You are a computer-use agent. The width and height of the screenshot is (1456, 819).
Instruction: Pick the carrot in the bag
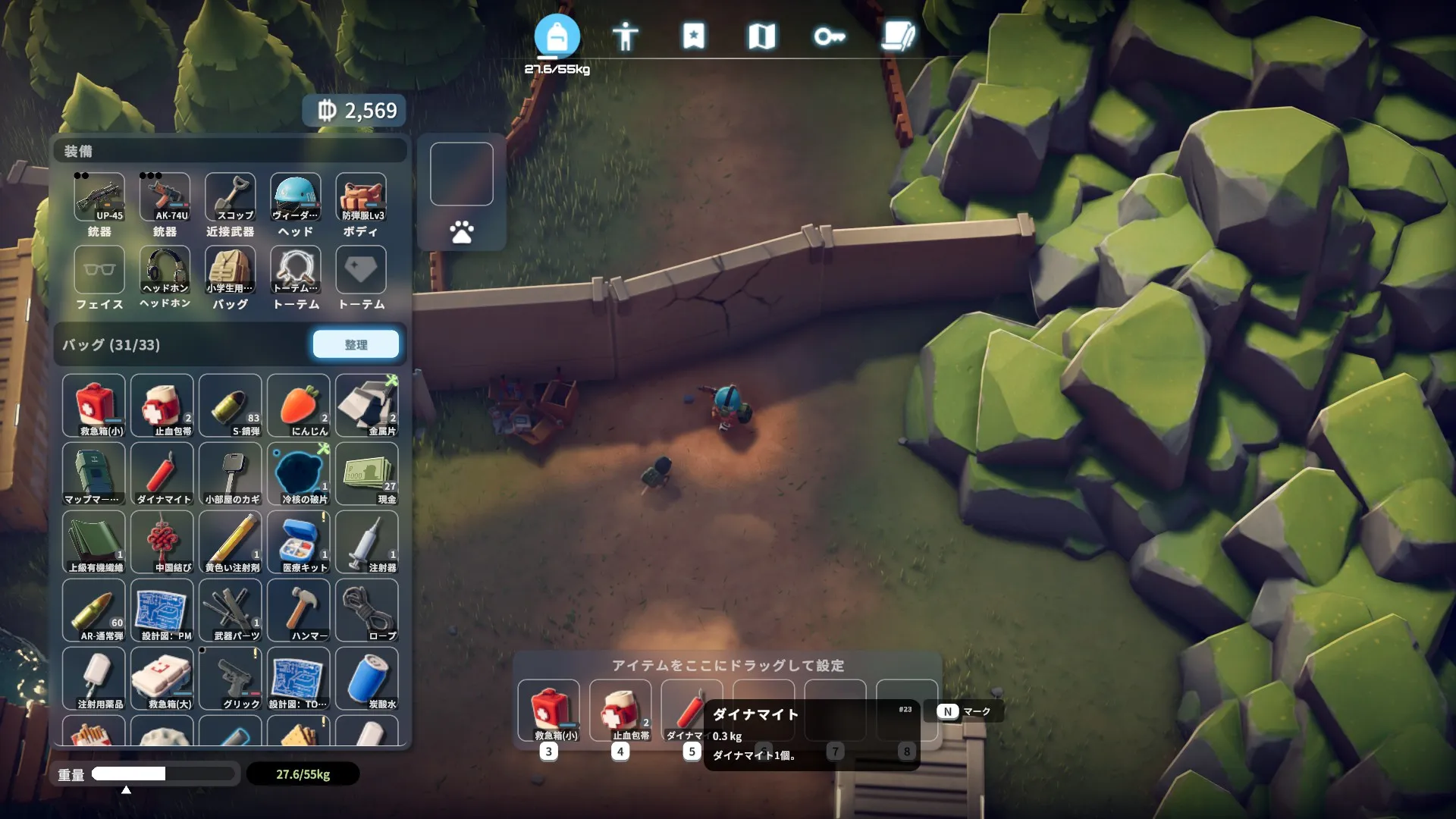299,406
